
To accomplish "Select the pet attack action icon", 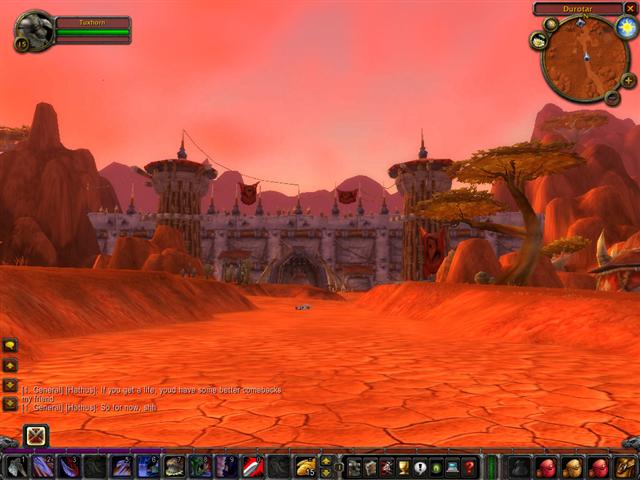I will point(36,435).
